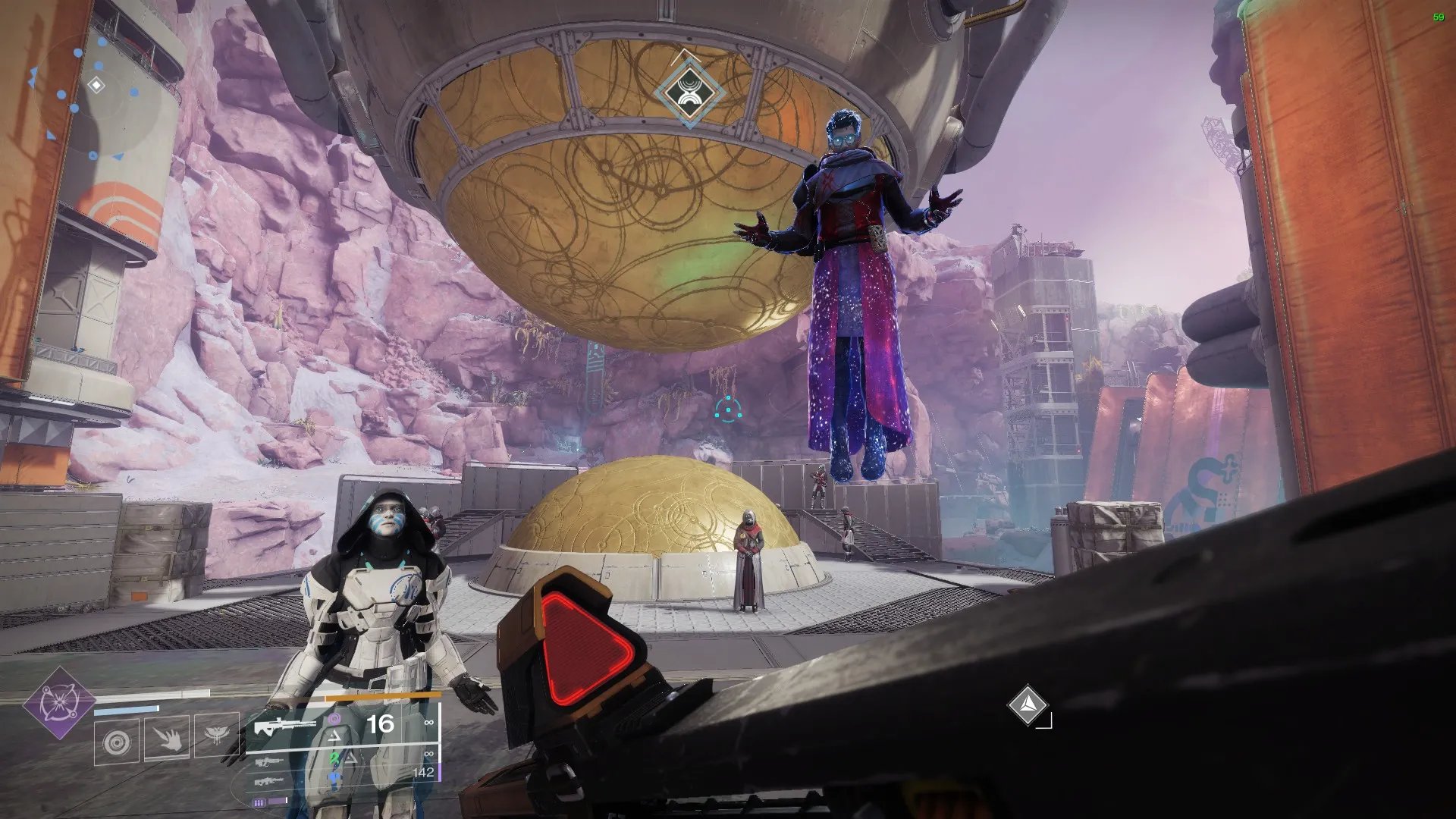Select the equipped kinetic rifle weapon icon

click(x=284, y=726)
